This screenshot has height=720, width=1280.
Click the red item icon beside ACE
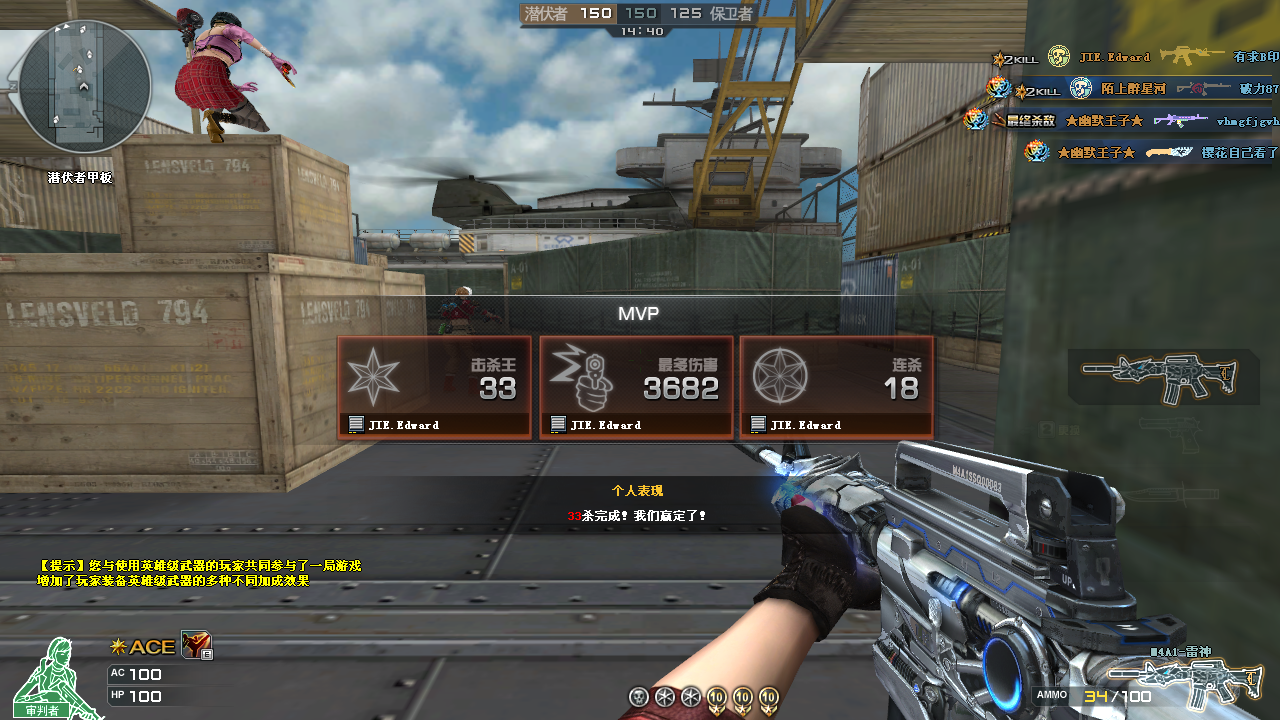[x=195, y=646]
